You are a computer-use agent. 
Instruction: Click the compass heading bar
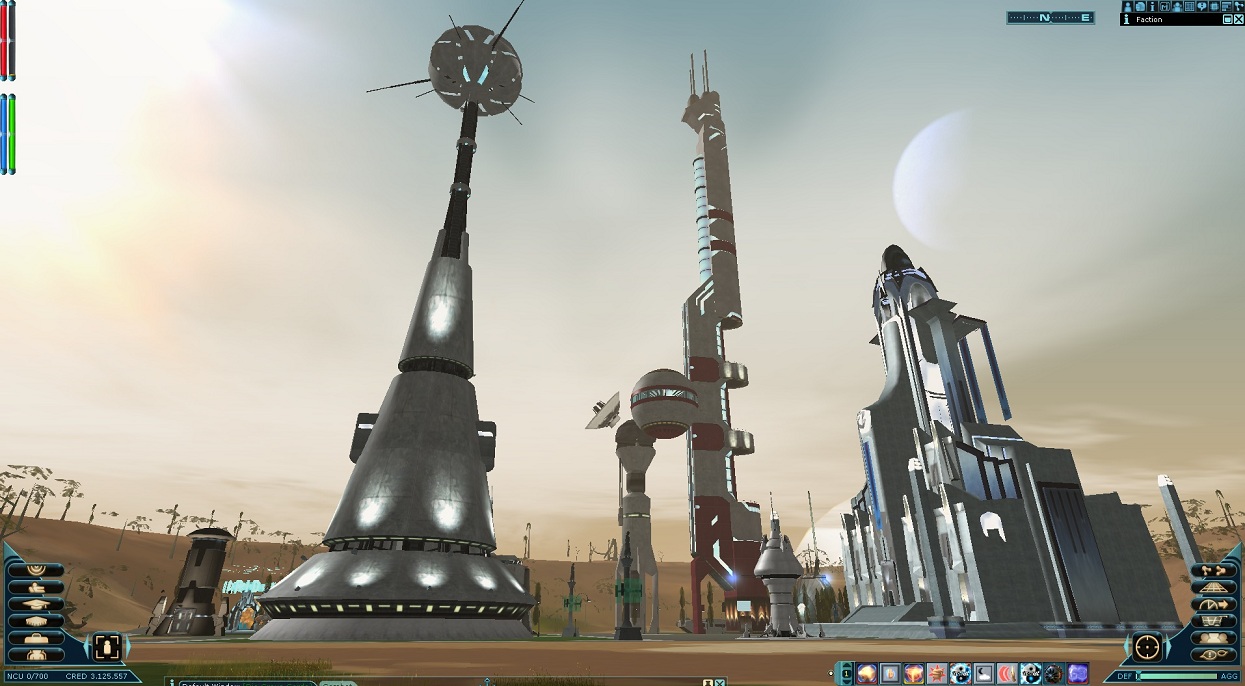pyautogui.click(x=1050, y=17)
